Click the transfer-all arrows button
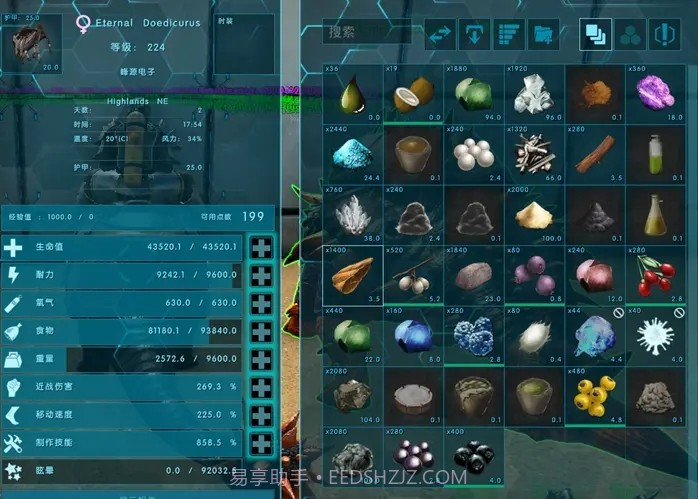 [441, 35]
